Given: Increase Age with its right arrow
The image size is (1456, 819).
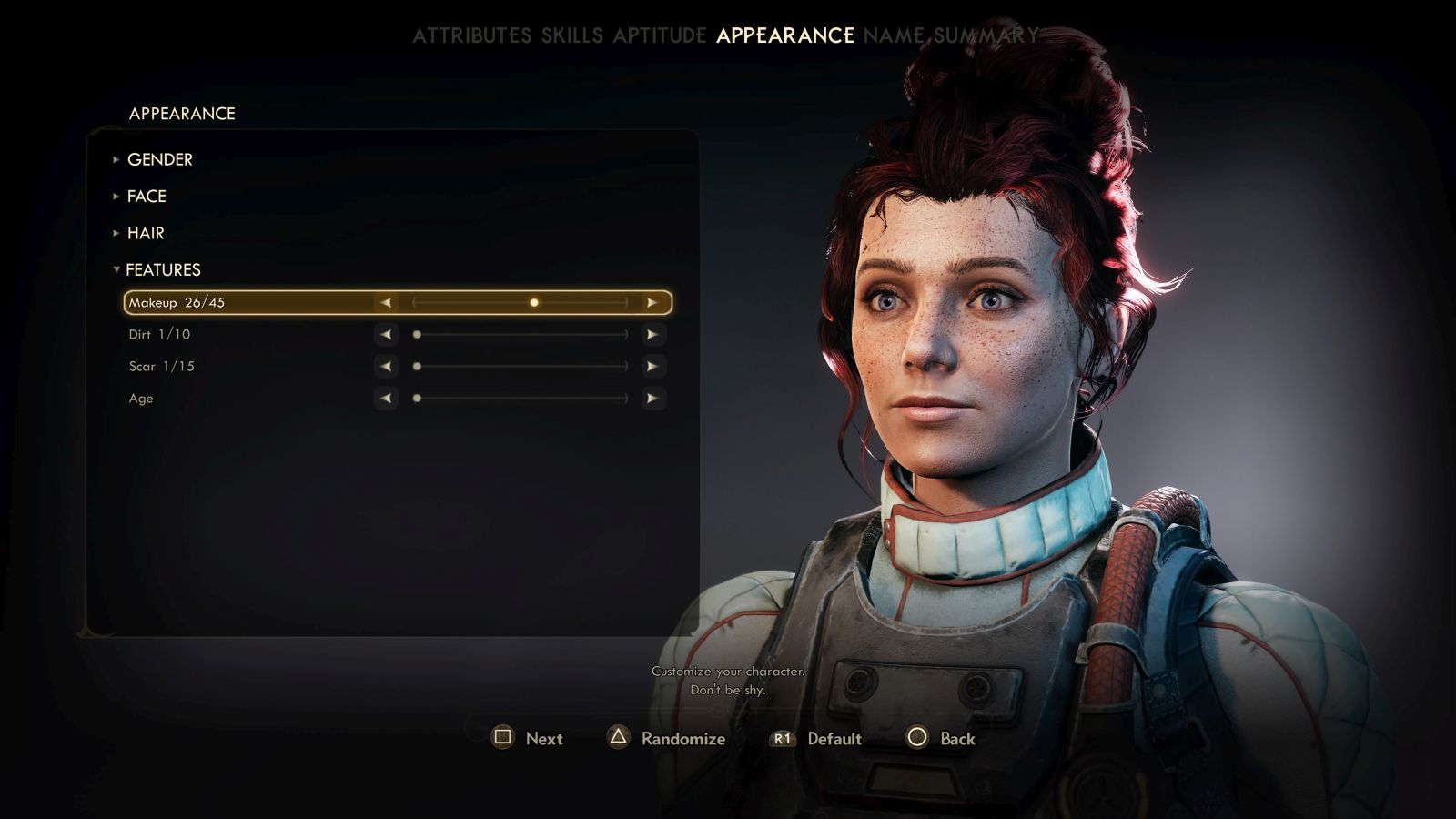Looking at the screenshot, I should point(652,398).
